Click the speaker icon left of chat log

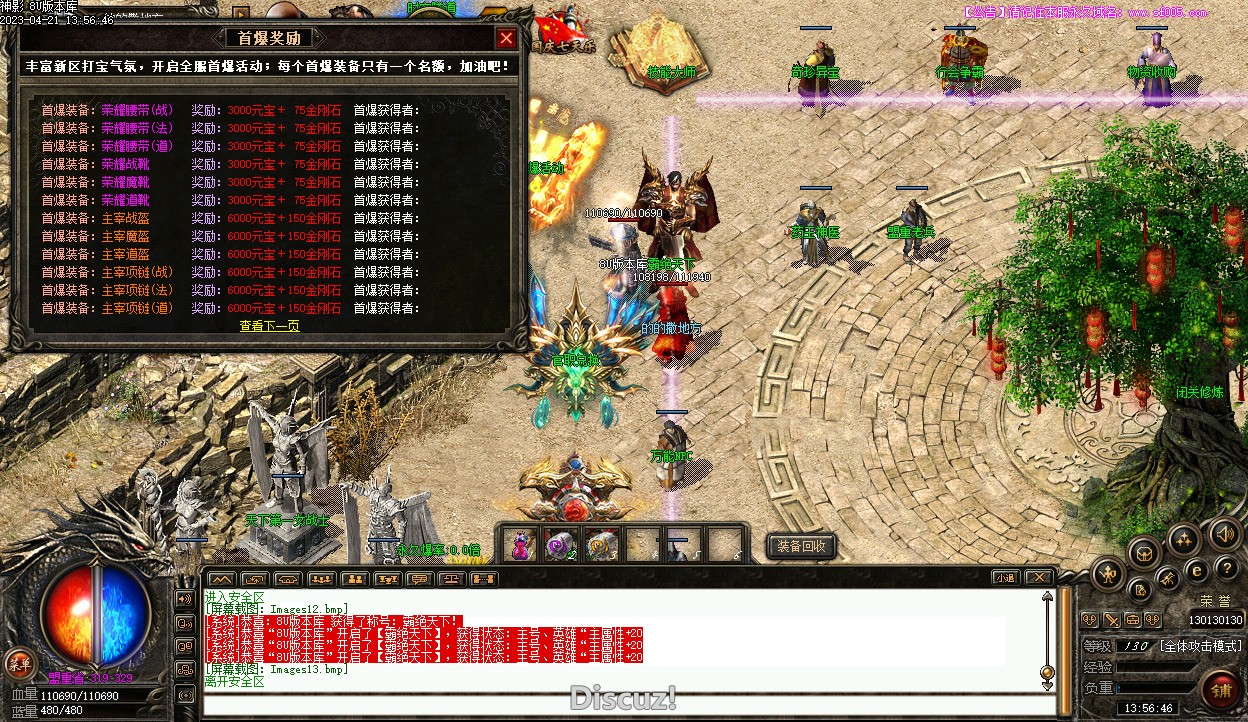pos(185,599)
